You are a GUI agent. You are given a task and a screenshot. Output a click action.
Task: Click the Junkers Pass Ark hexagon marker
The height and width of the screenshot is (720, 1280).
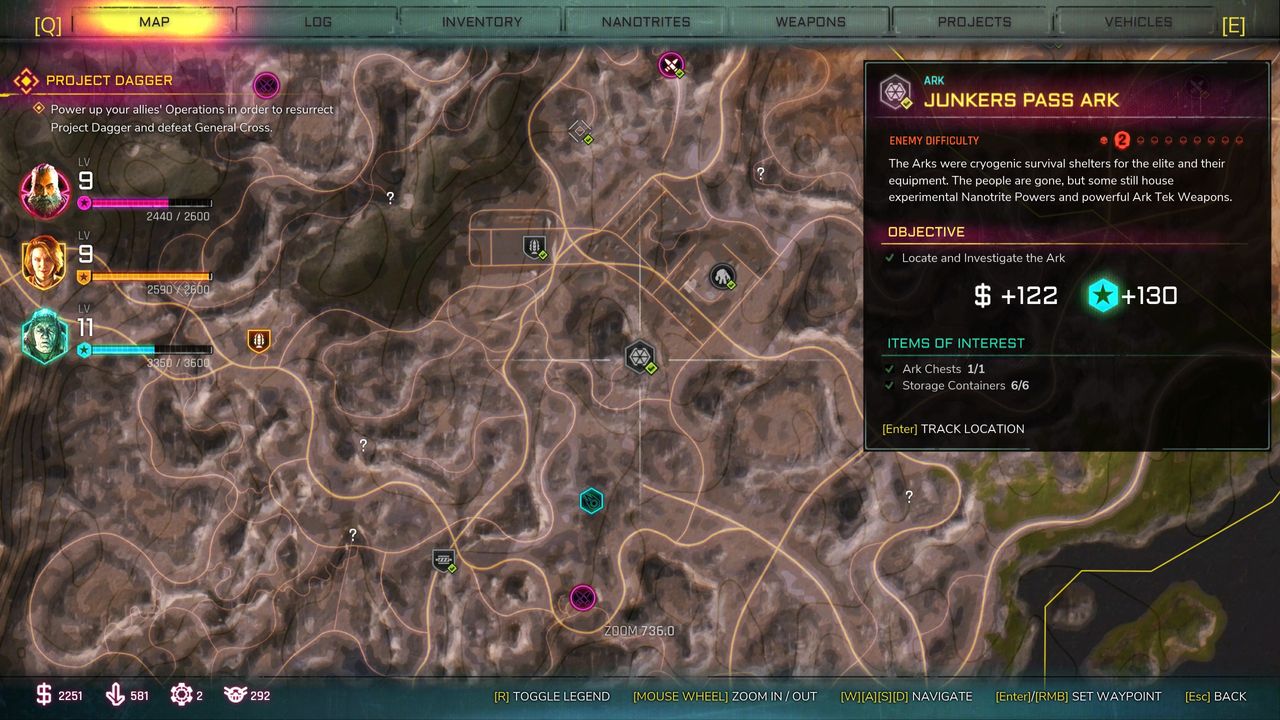click(639, 357)
